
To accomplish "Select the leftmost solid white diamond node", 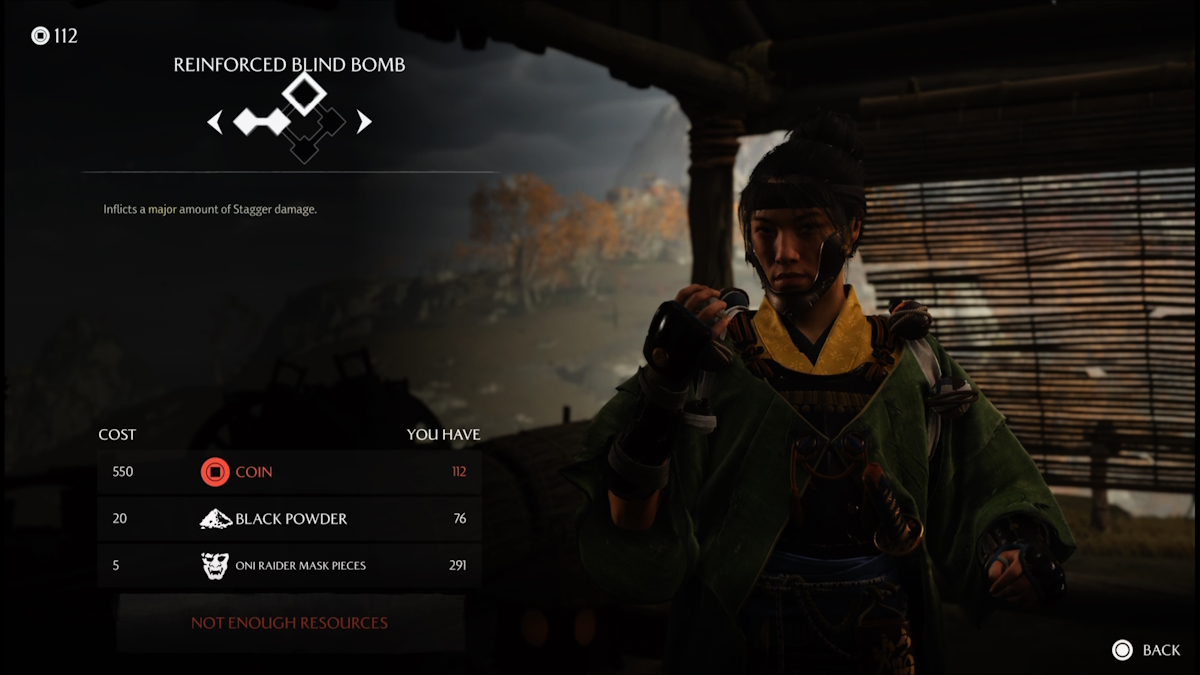I will [248, 122].
